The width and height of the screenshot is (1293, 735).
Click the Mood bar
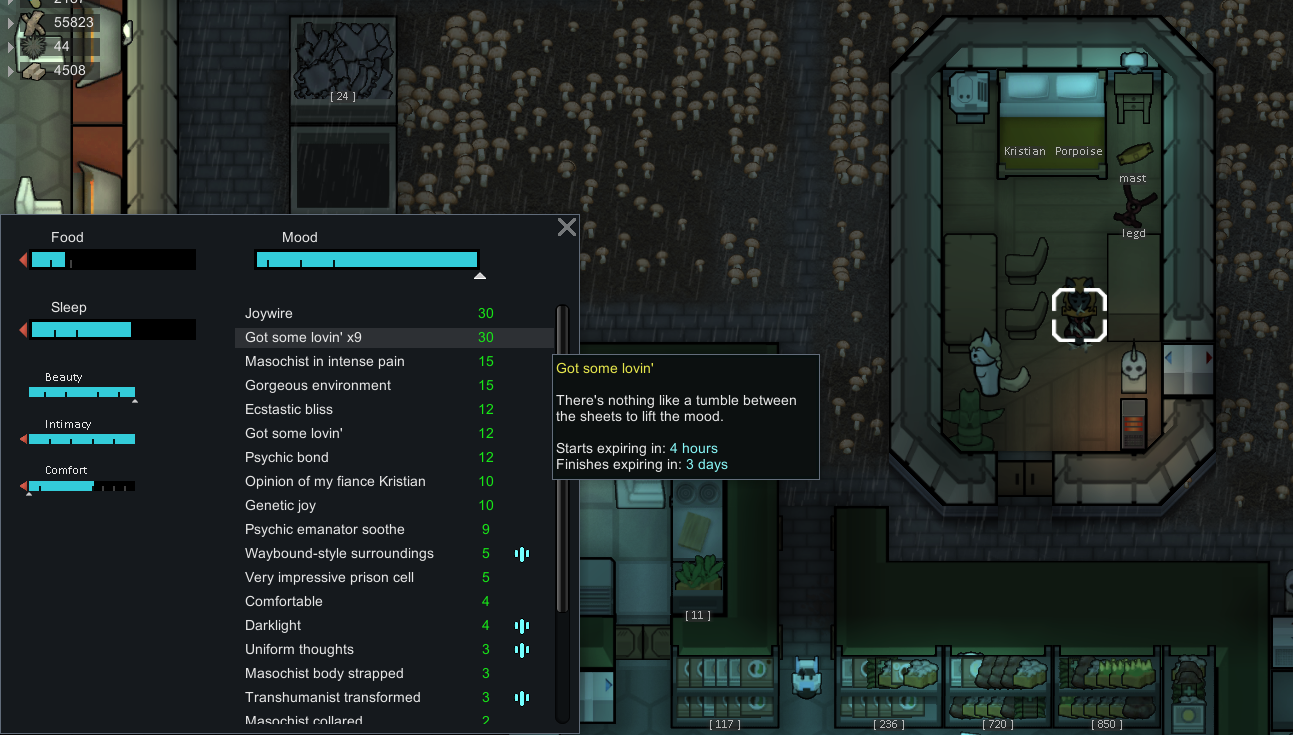point(366,260)
